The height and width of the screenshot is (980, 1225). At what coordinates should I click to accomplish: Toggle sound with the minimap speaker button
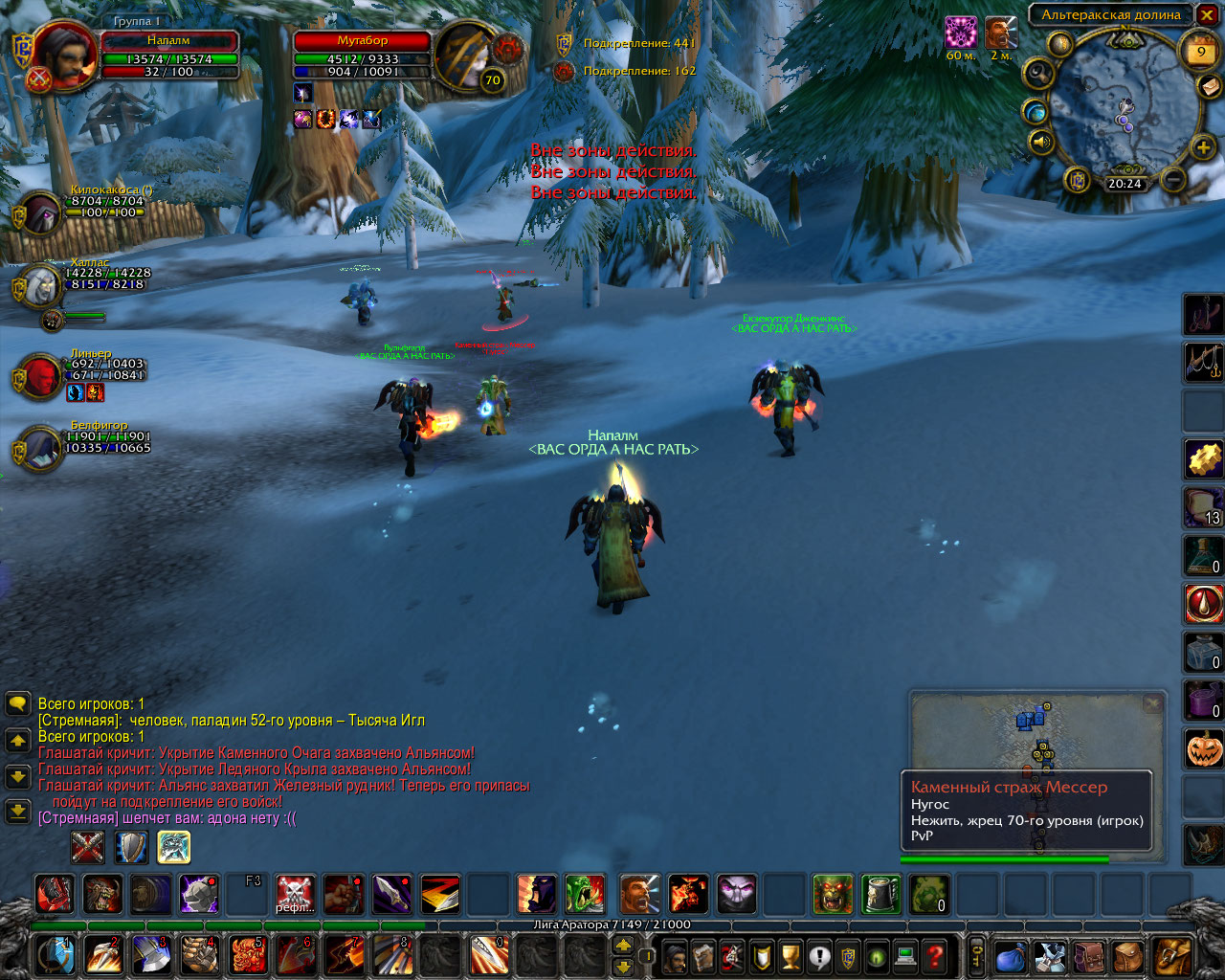[1040, 144]
